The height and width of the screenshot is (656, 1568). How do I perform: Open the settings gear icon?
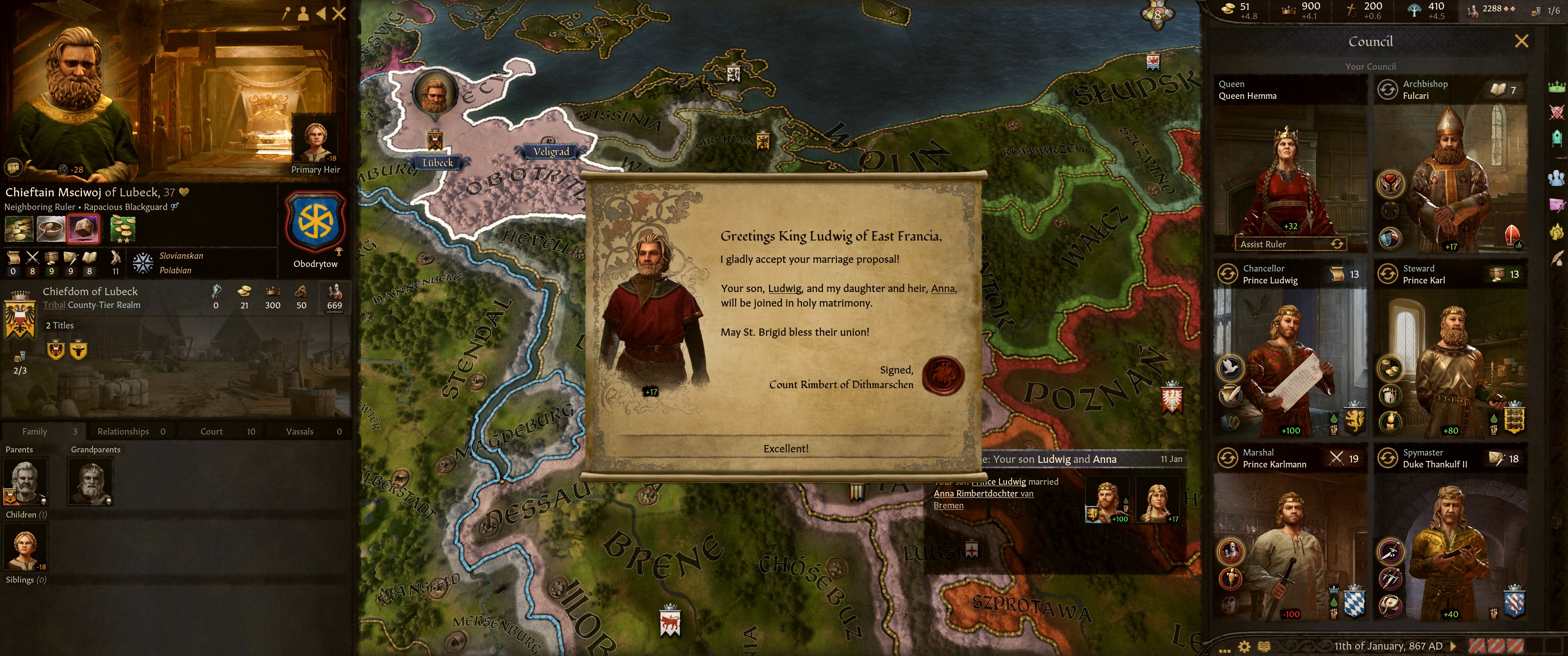(x=1244, y=646)
